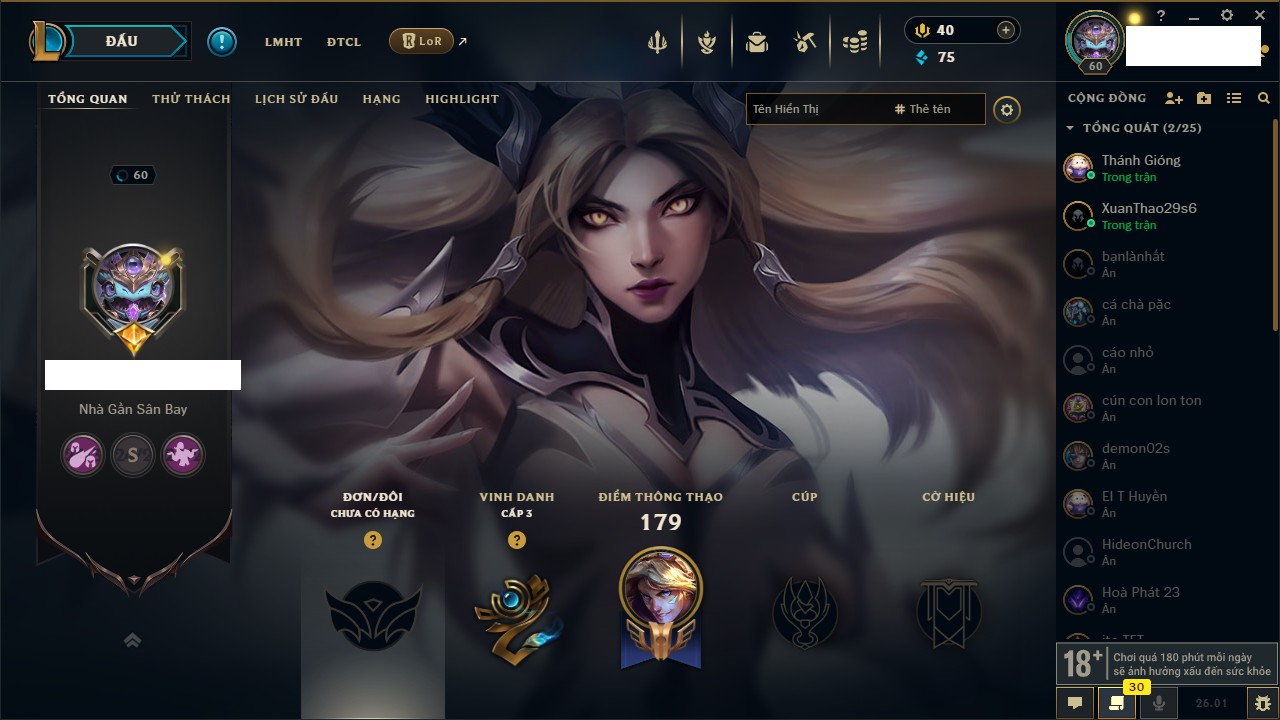Select friend XuanThao29s6 in the list
This screenshot has width=1280, height=720.
[1148, 215]
